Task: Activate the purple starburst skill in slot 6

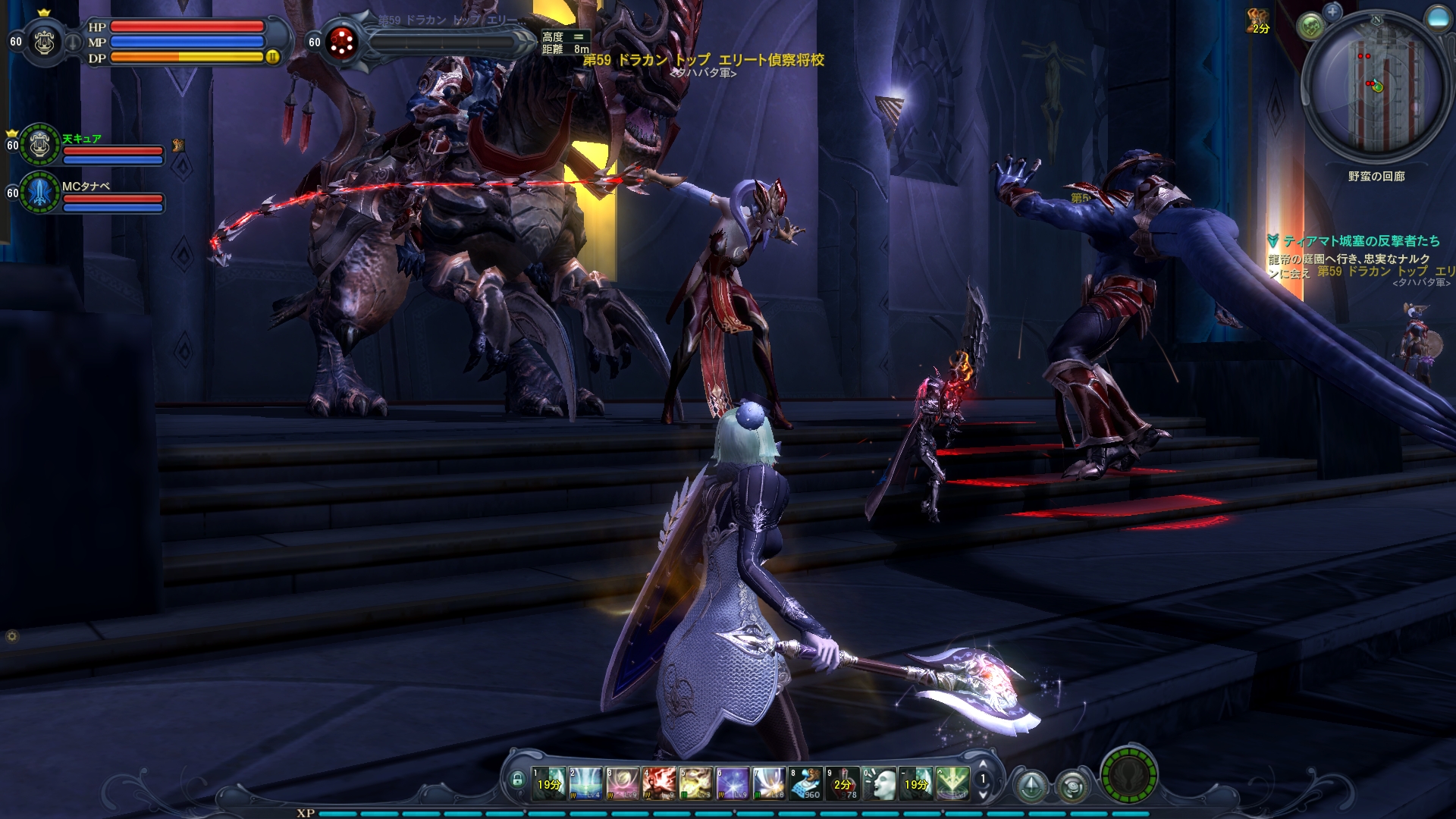Action: (x=733, y=783)
